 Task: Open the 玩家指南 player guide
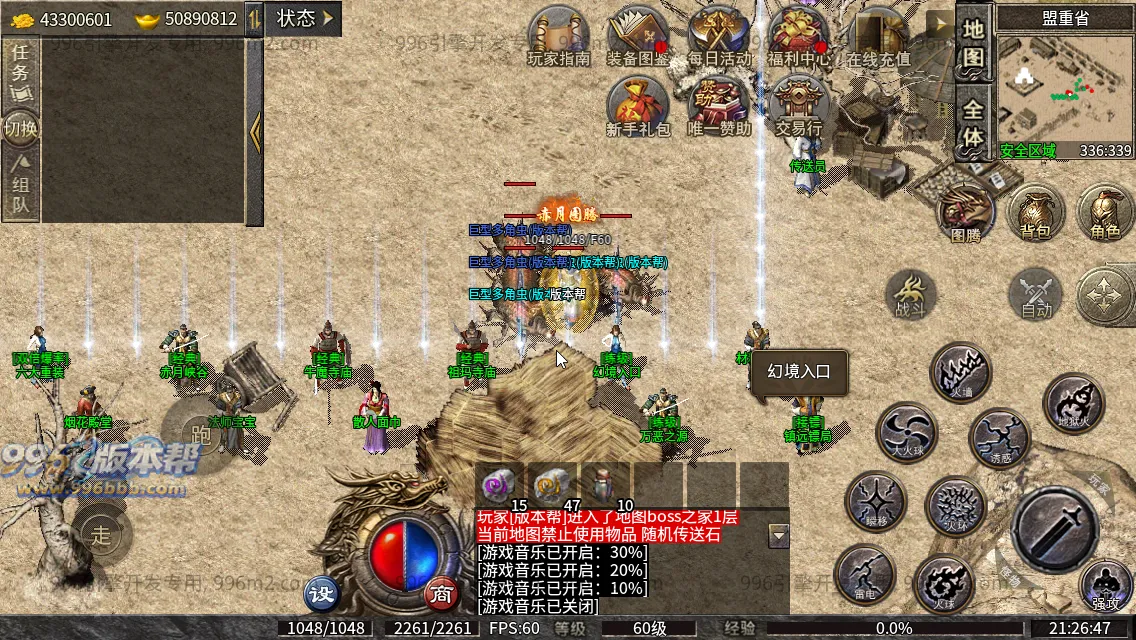tap(559, 36)
